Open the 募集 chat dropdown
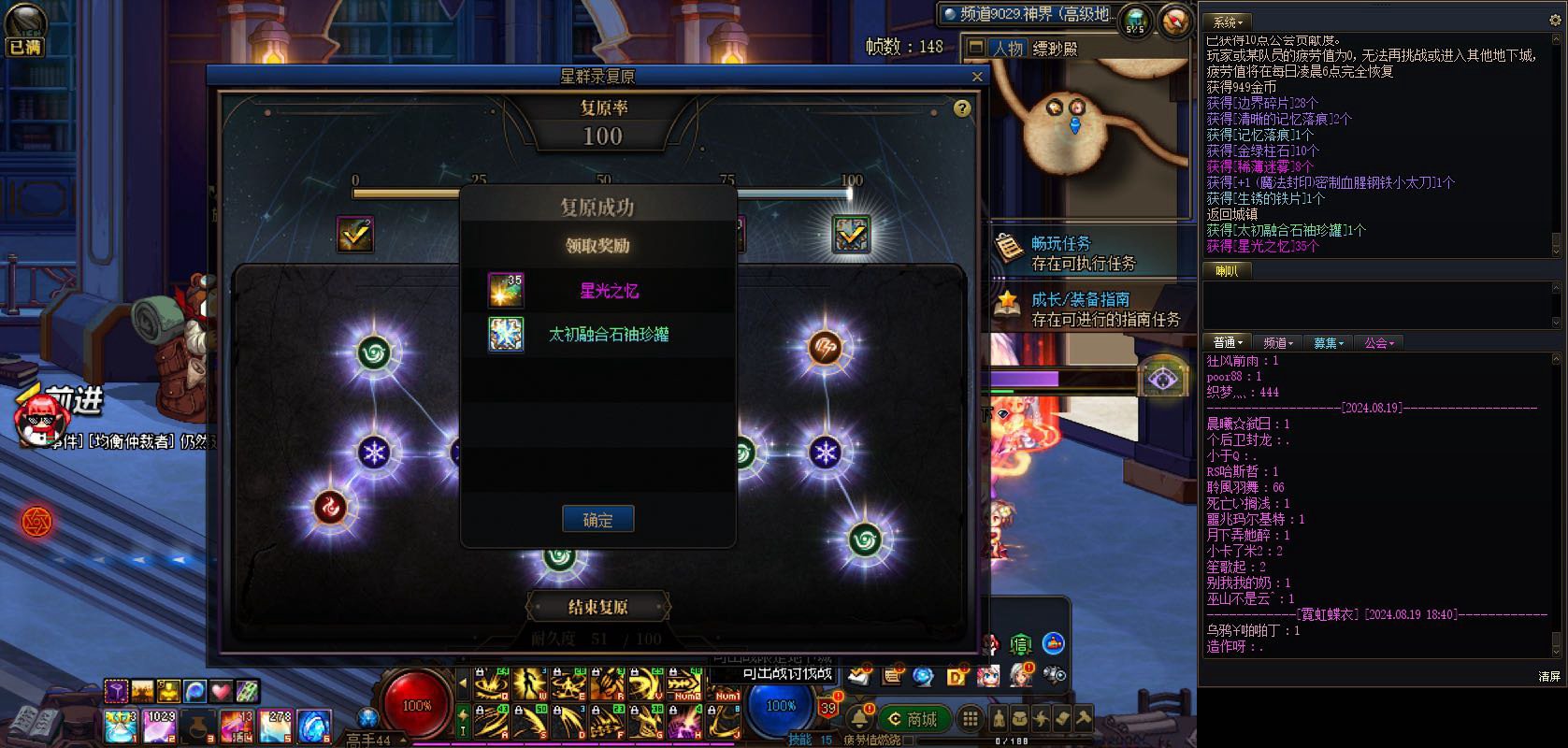 coord(1328,343)
